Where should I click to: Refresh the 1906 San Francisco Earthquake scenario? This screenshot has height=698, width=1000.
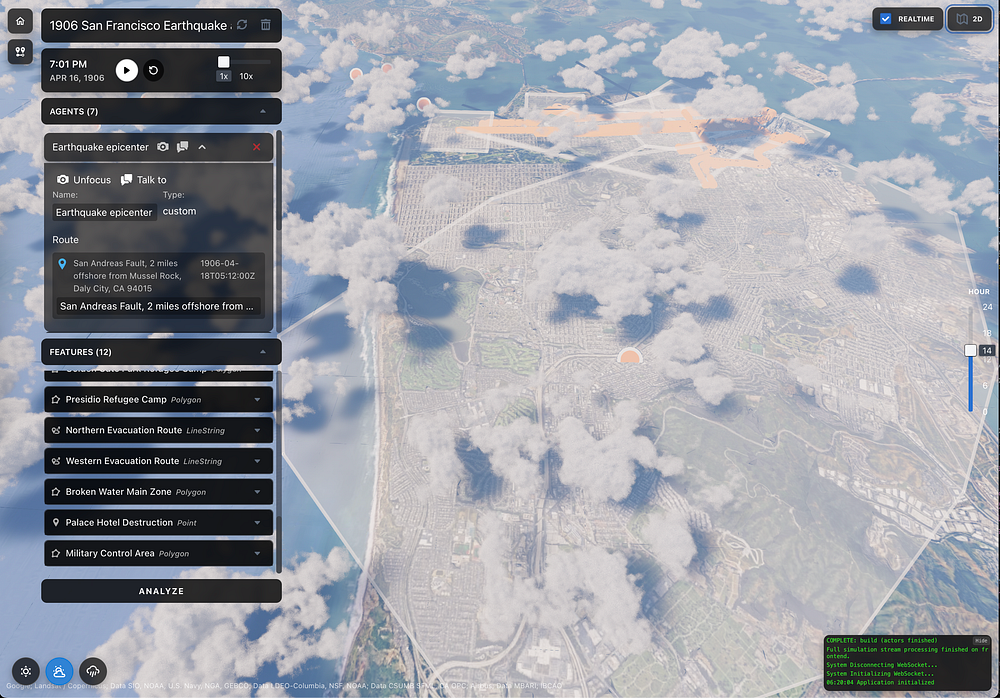[242, 25]
